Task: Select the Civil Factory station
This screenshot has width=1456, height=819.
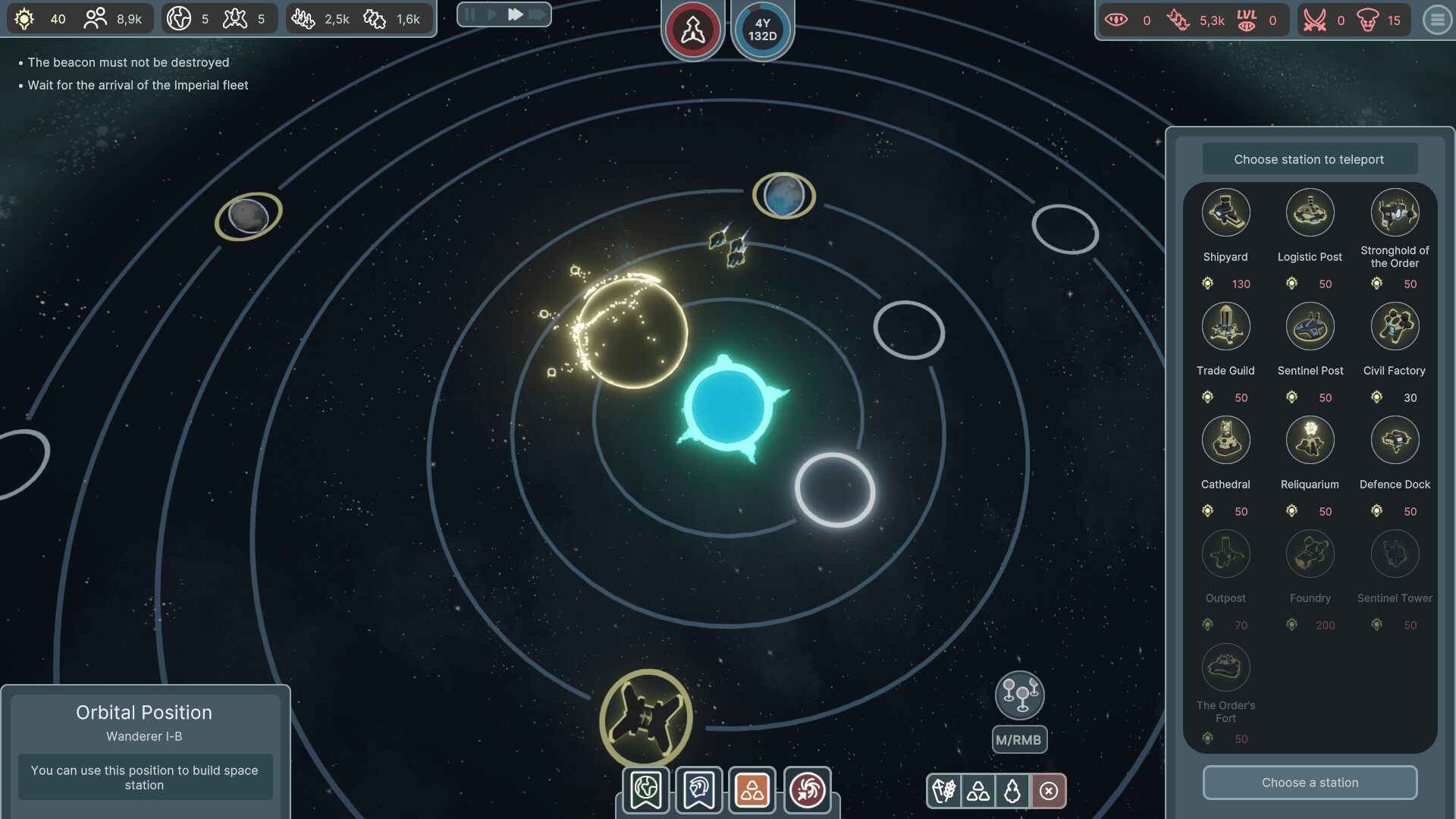Action: point(1395,327)
